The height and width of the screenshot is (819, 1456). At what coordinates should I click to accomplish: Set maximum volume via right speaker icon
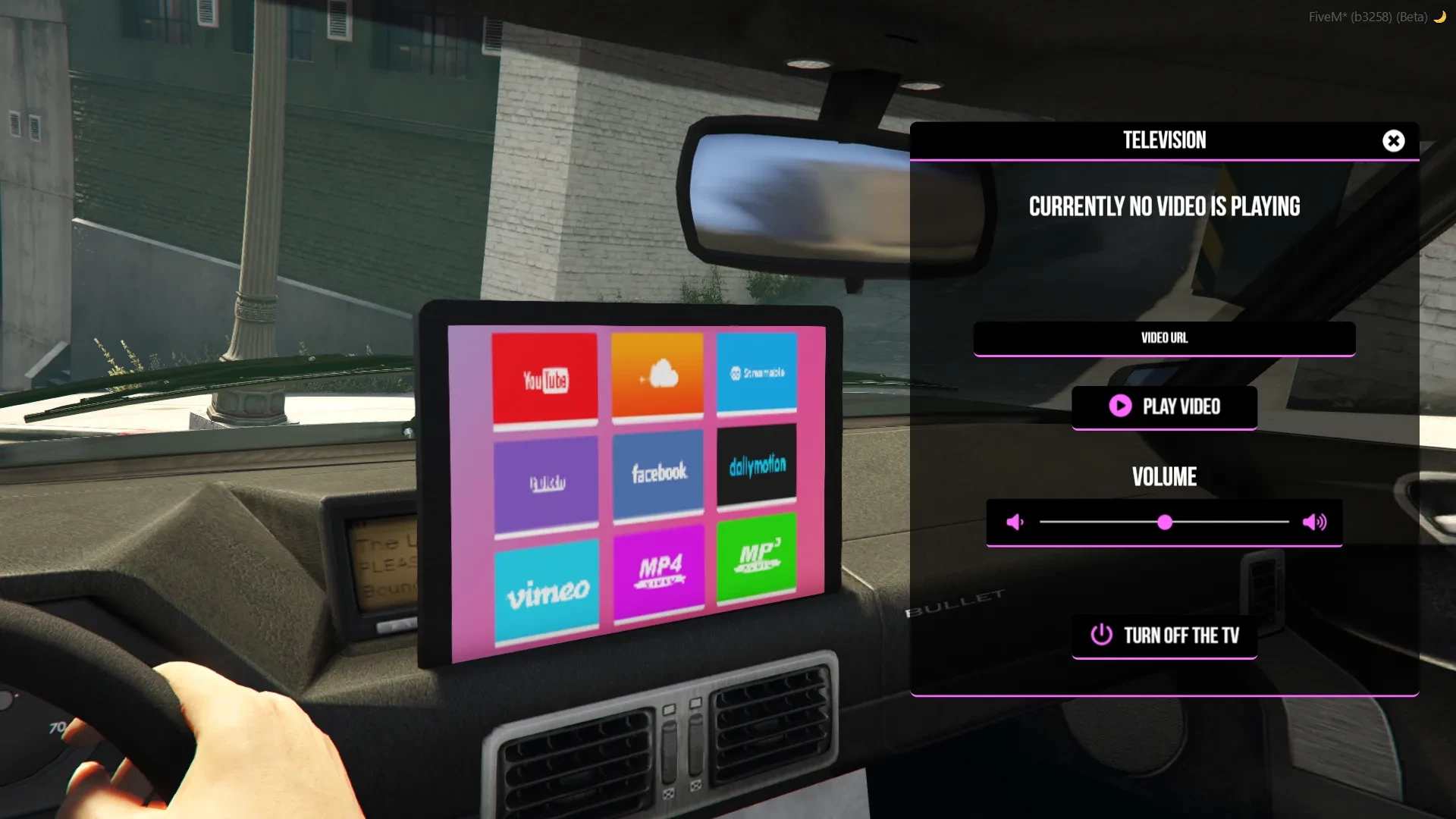click(1316, 521)
